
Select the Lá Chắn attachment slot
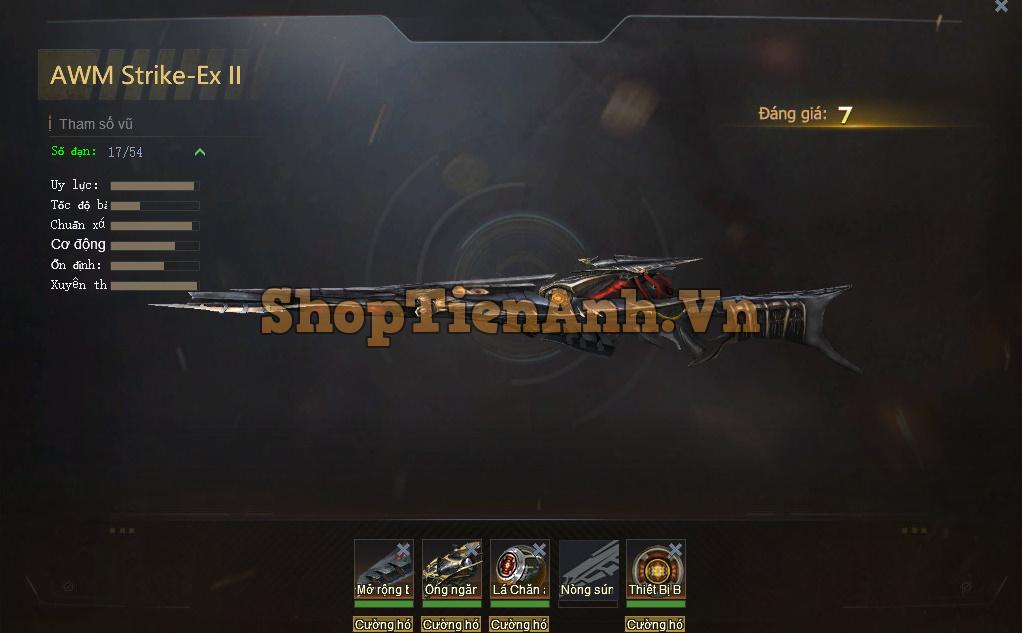519,569
